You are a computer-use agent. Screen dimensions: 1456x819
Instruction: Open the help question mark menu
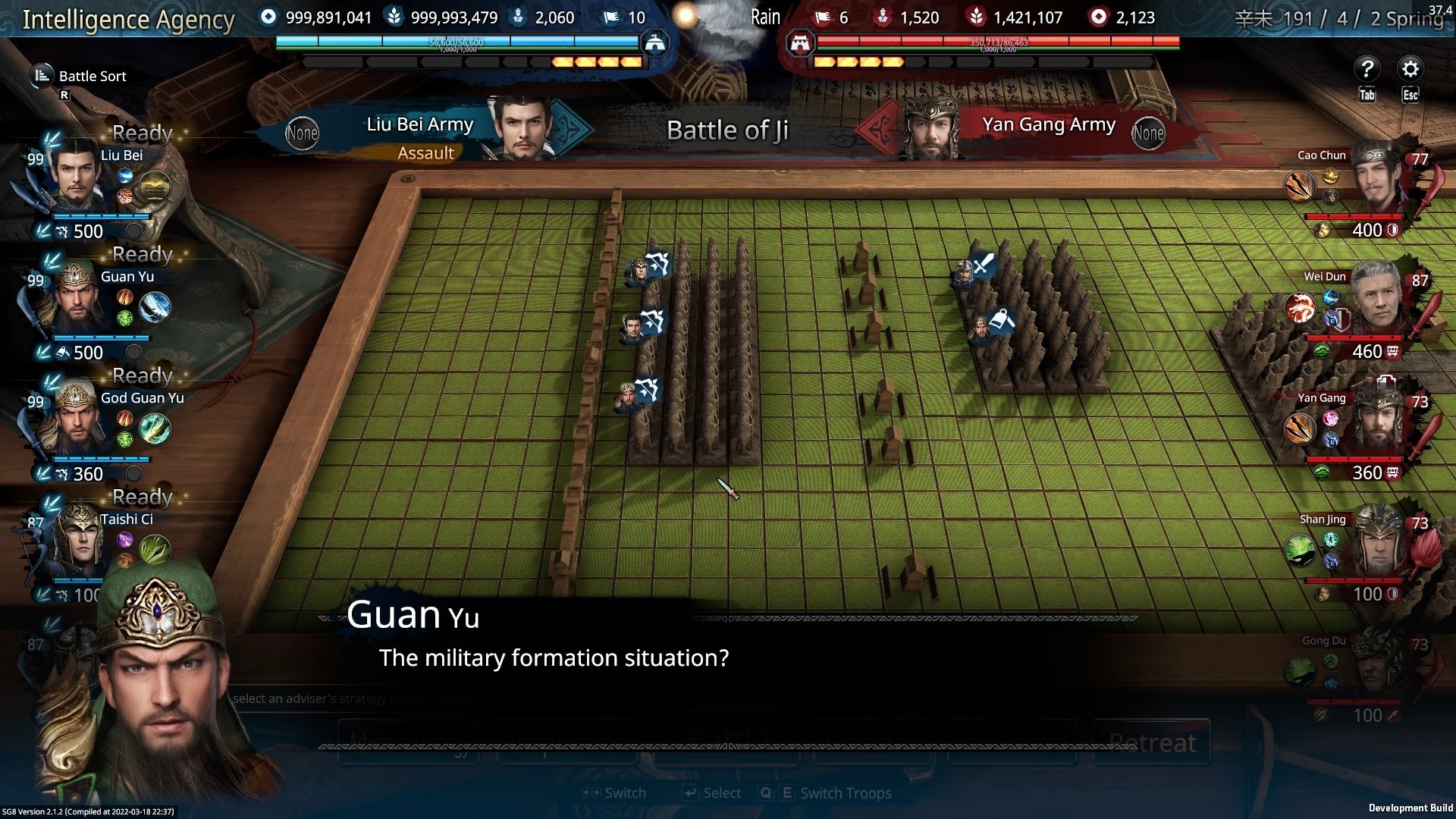pyautogui.click(x=1367, y=70)
